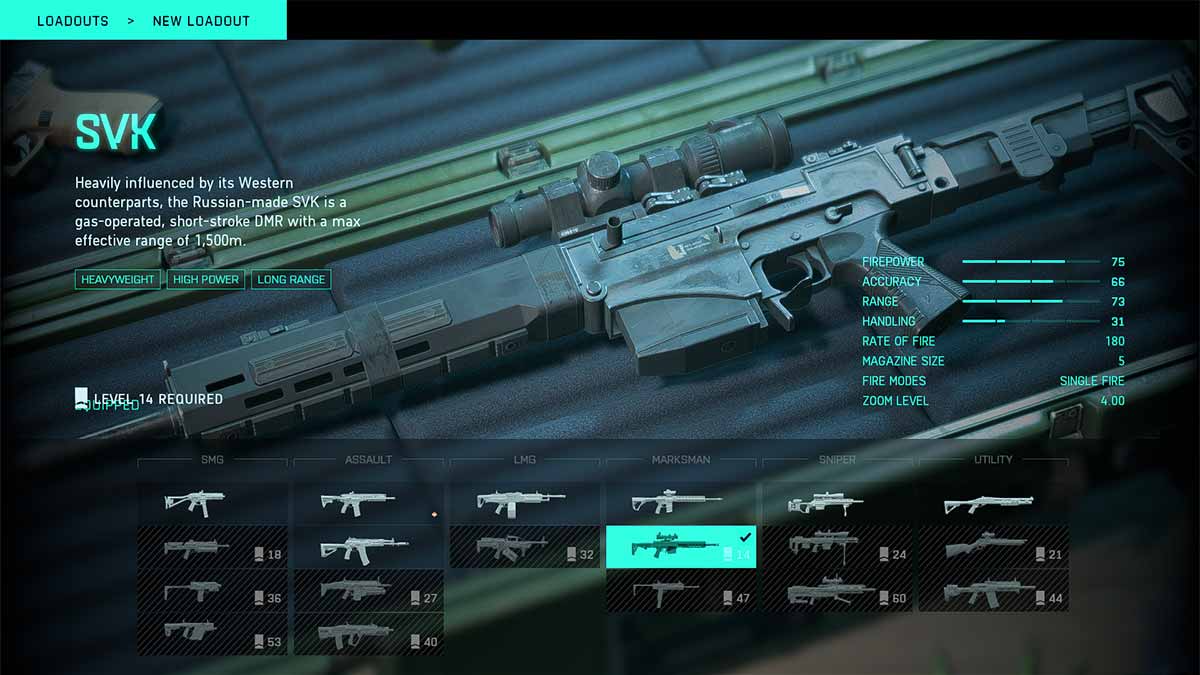1200x675 pixels.
Task: Choose the assault rifle locked at level 27
Action: (368, 591)
